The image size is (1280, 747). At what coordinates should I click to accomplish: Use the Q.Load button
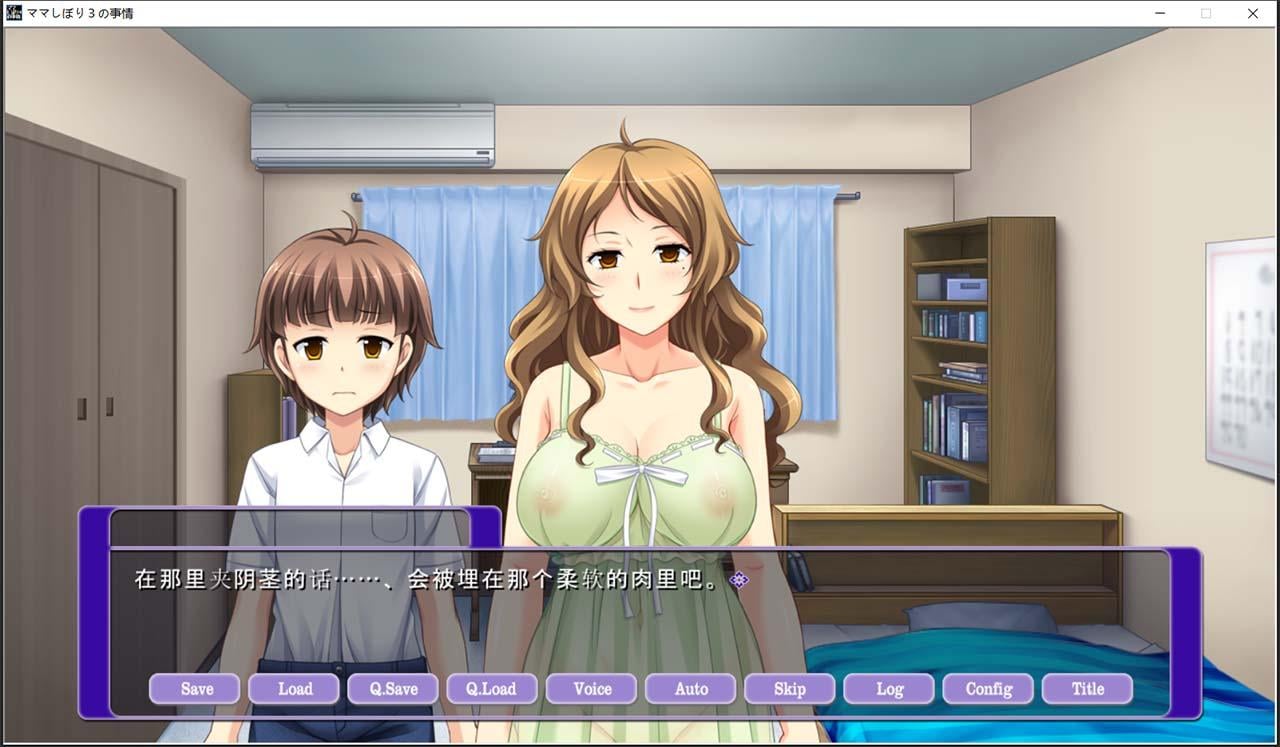[x=492, y=689]
